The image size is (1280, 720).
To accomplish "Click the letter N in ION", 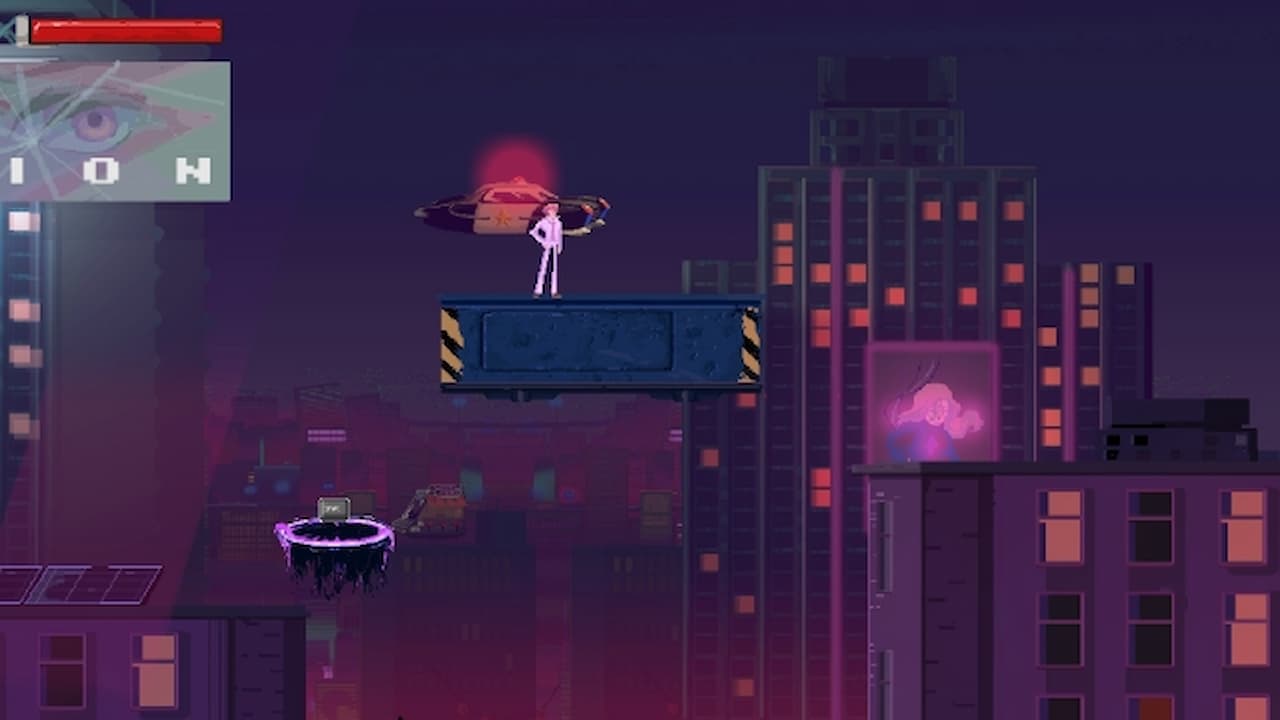I will tap(196, 168).
